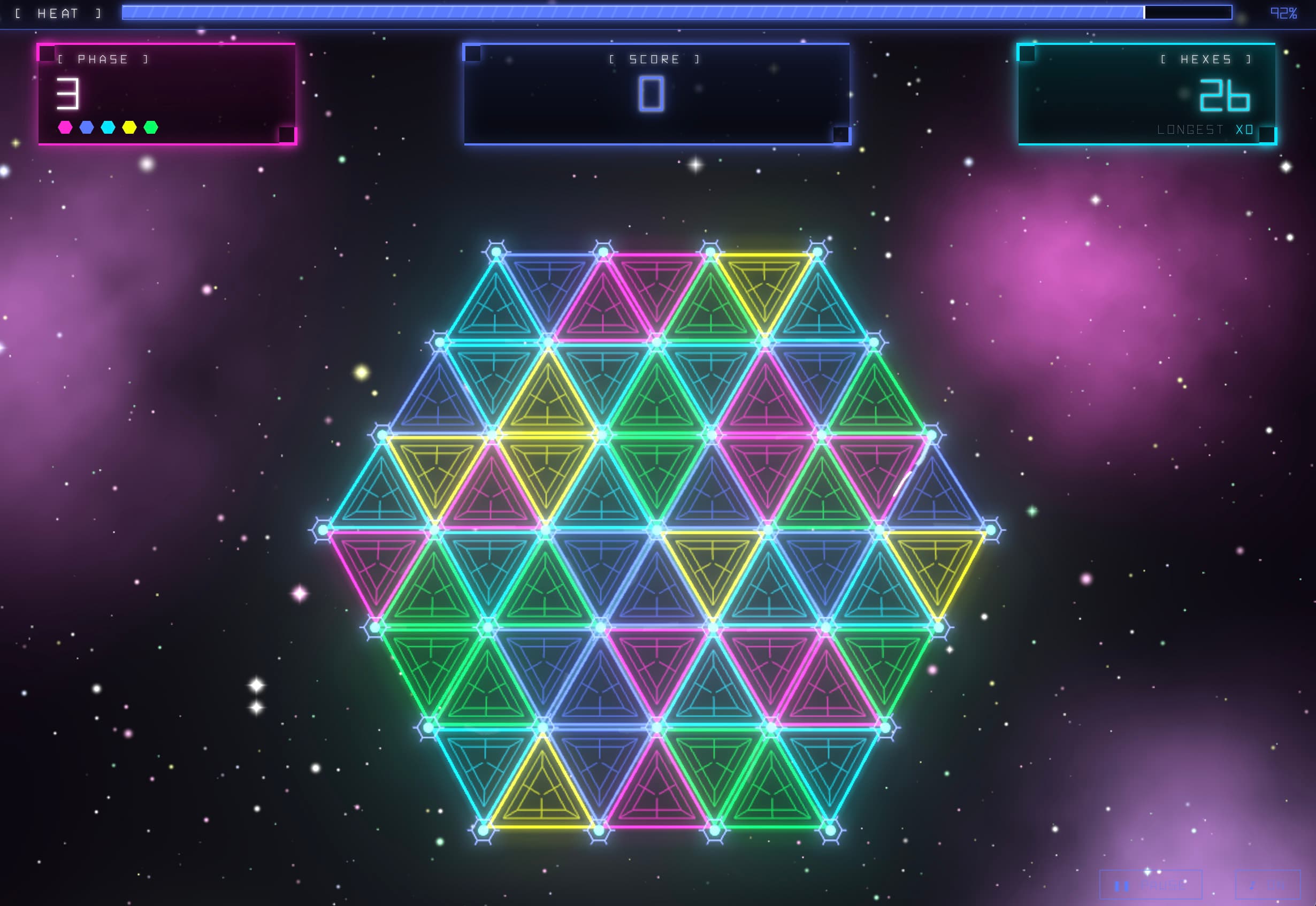Toggle the blue hexagon indicator in the Phase panel

(86, 126)
